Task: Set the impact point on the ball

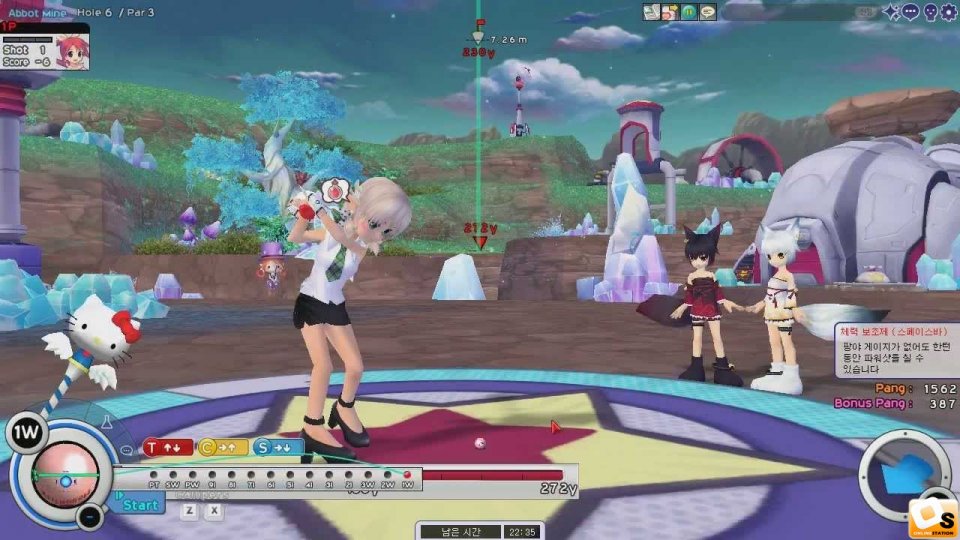Action: tap(66, 480)
